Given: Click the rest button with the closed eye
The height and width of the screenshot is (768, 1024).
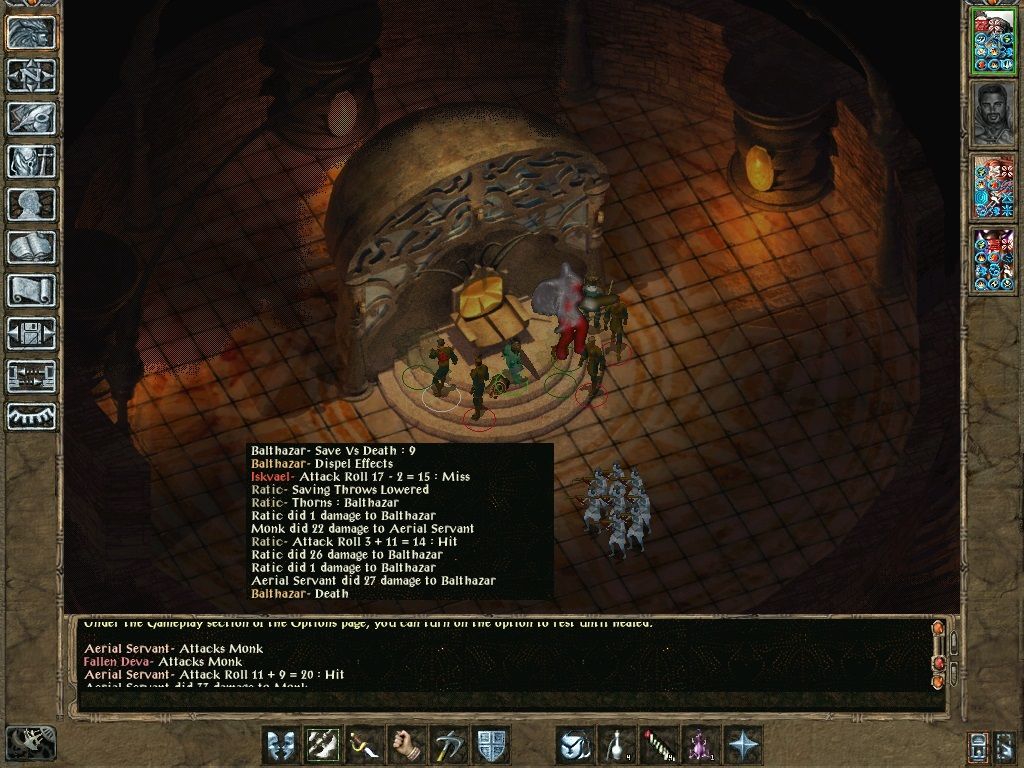Looking at the screenshot, I should 31,417.
